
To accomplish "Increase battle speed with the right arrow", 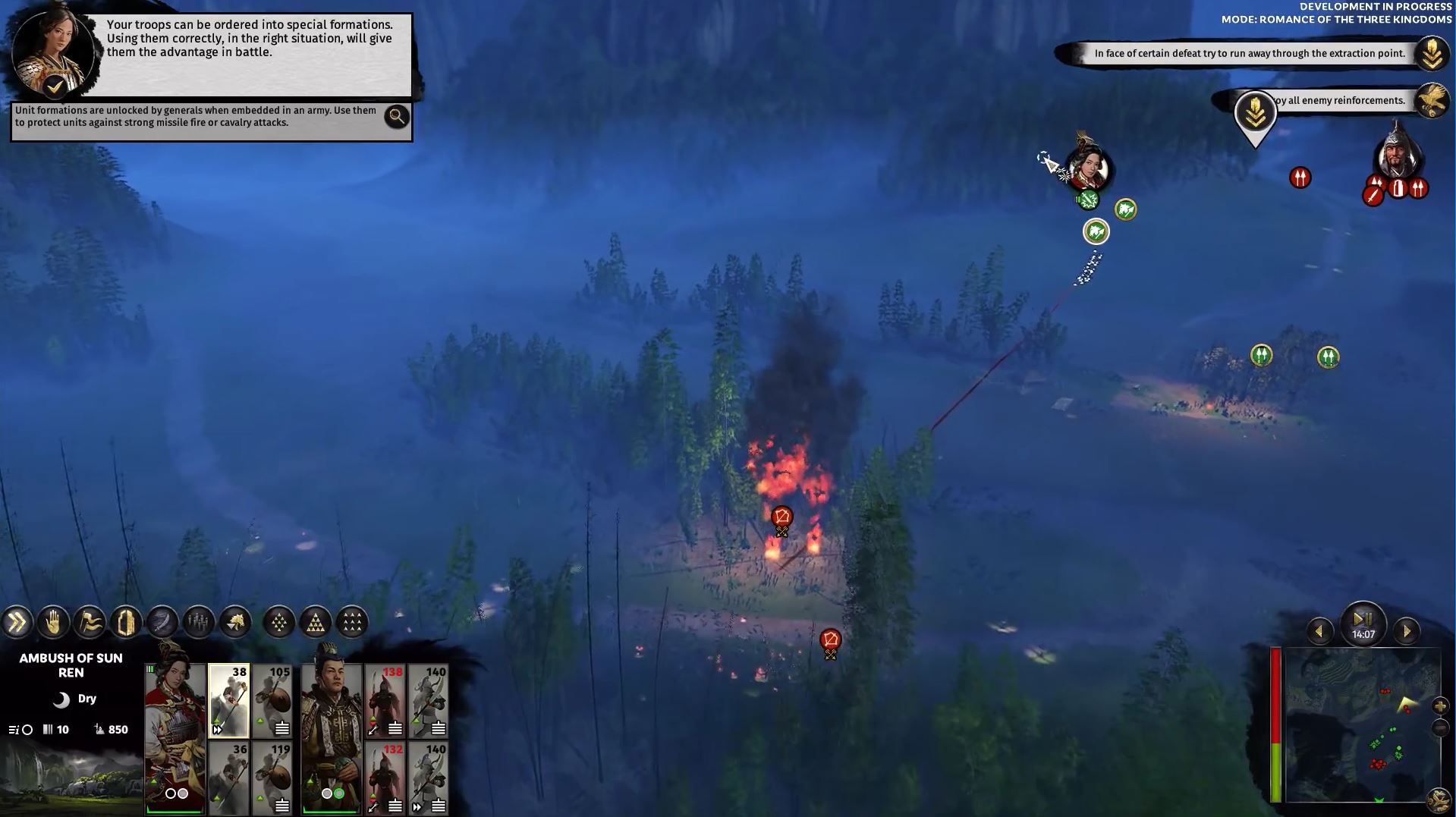I will pyautogui.click(x=1407, y=631).
